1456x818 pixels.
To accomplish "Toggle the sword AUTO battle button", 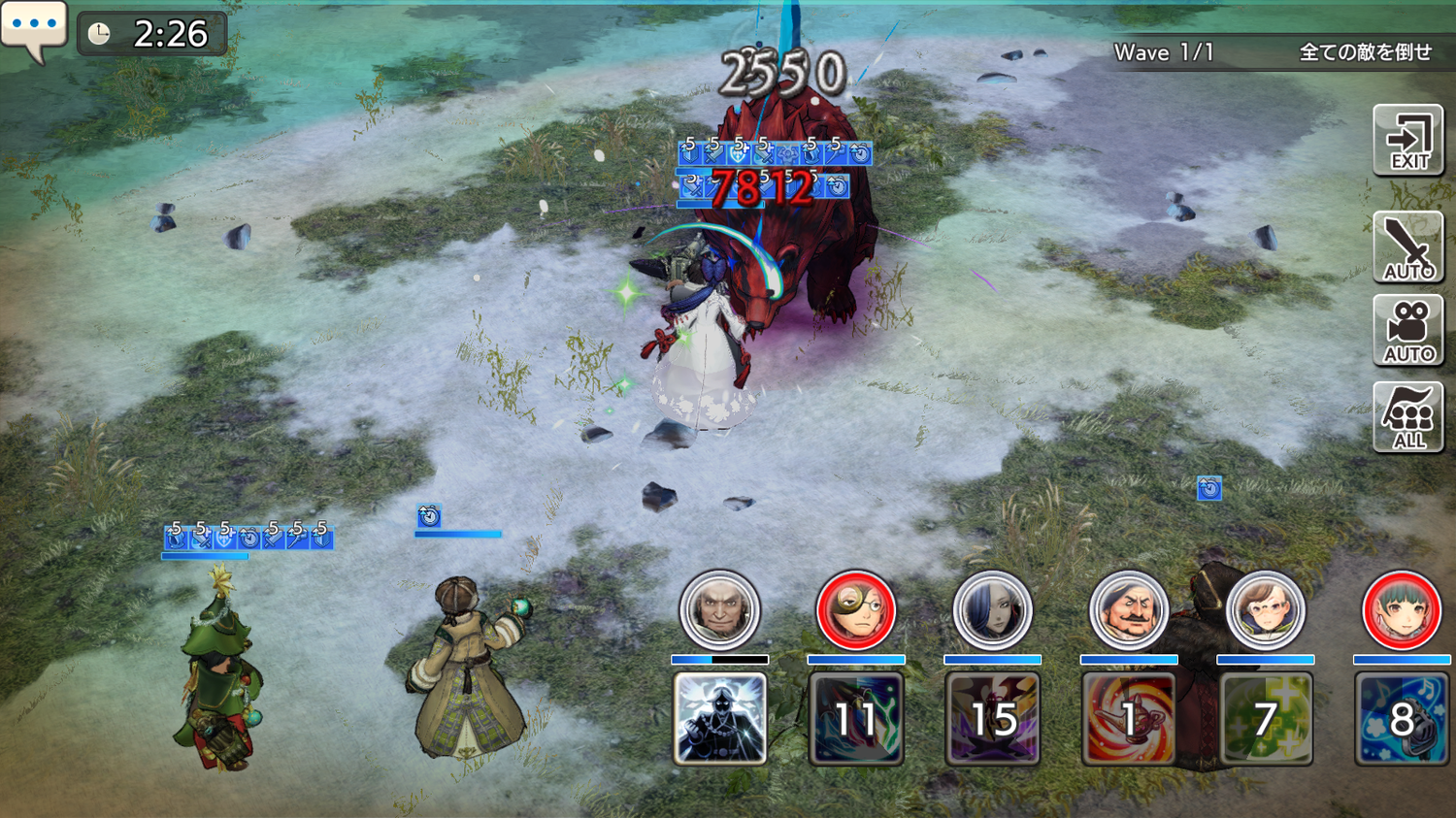I will pyautogui.click(x=1408, y=248).
